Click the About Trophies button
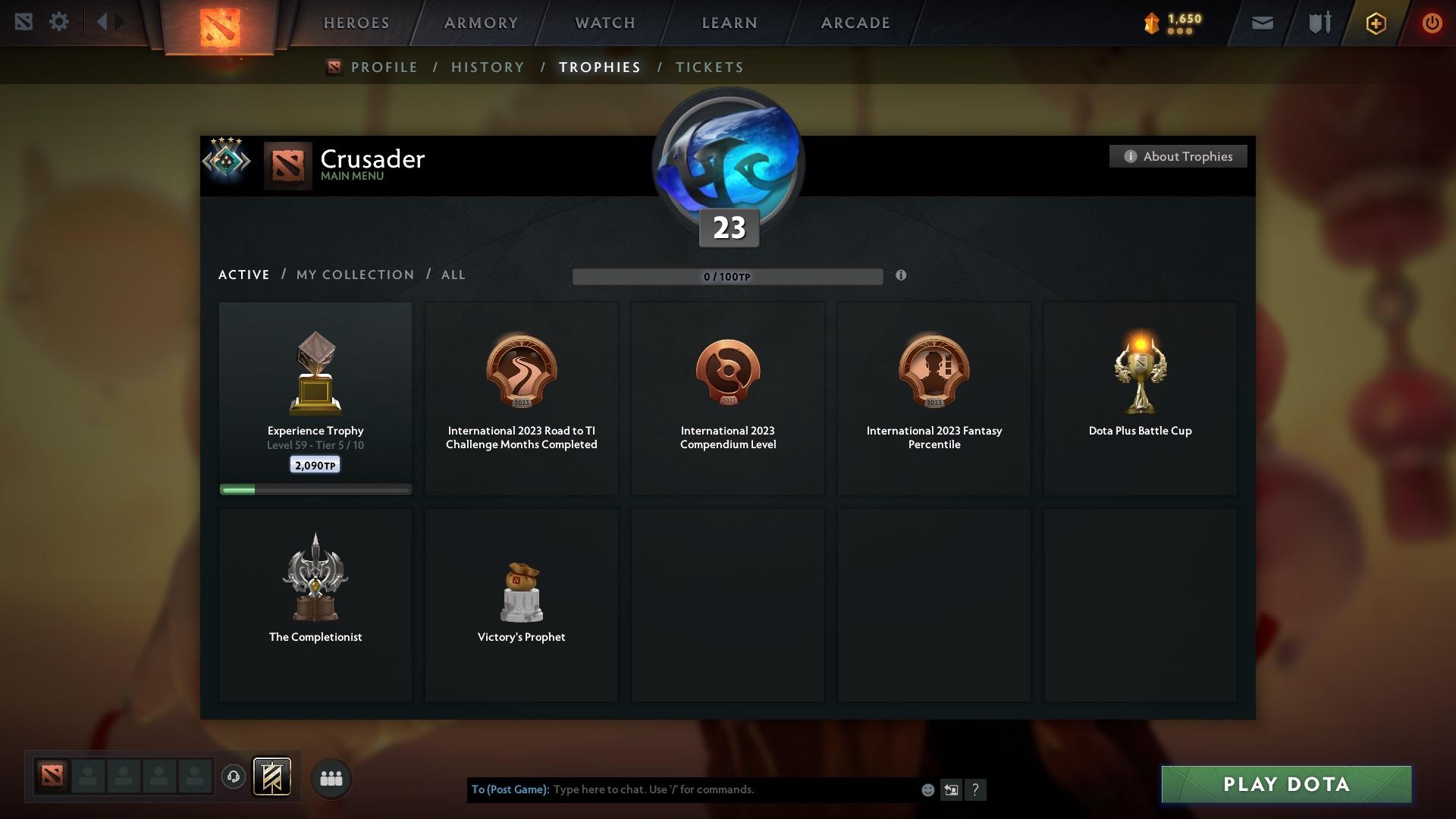Screen dimensions: 1456x819 (1178, 156)
